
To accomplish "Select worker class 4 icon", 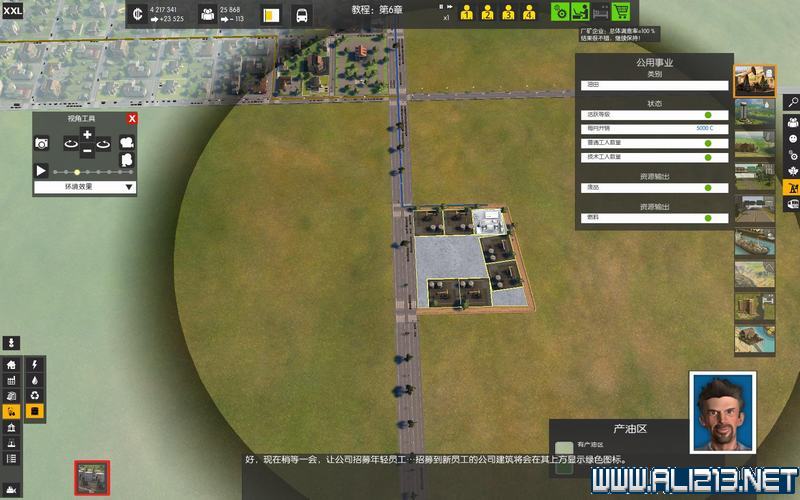I will [x=529, y=14].
